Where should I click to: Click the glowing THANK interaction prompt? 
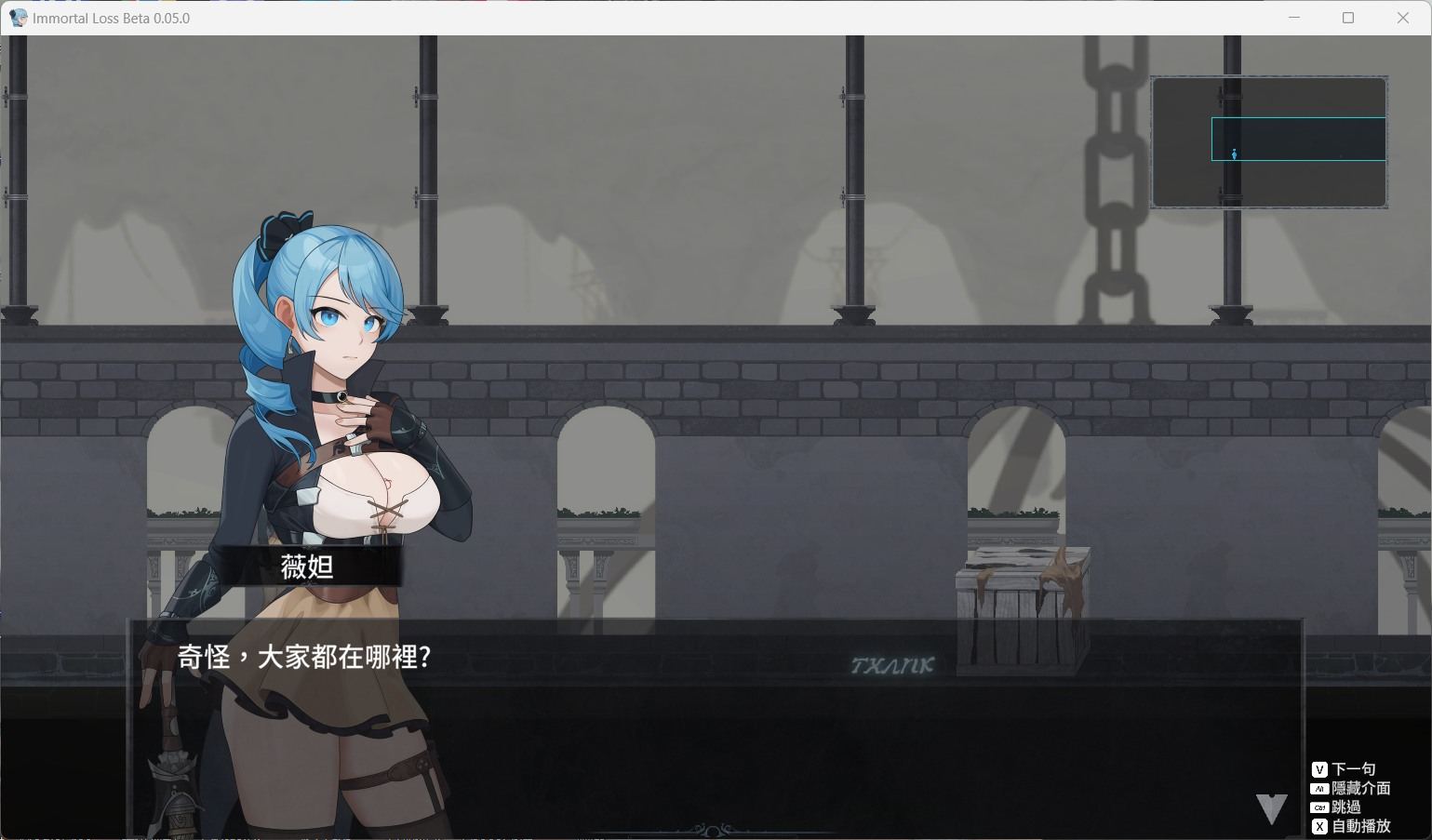click(893, 664)
